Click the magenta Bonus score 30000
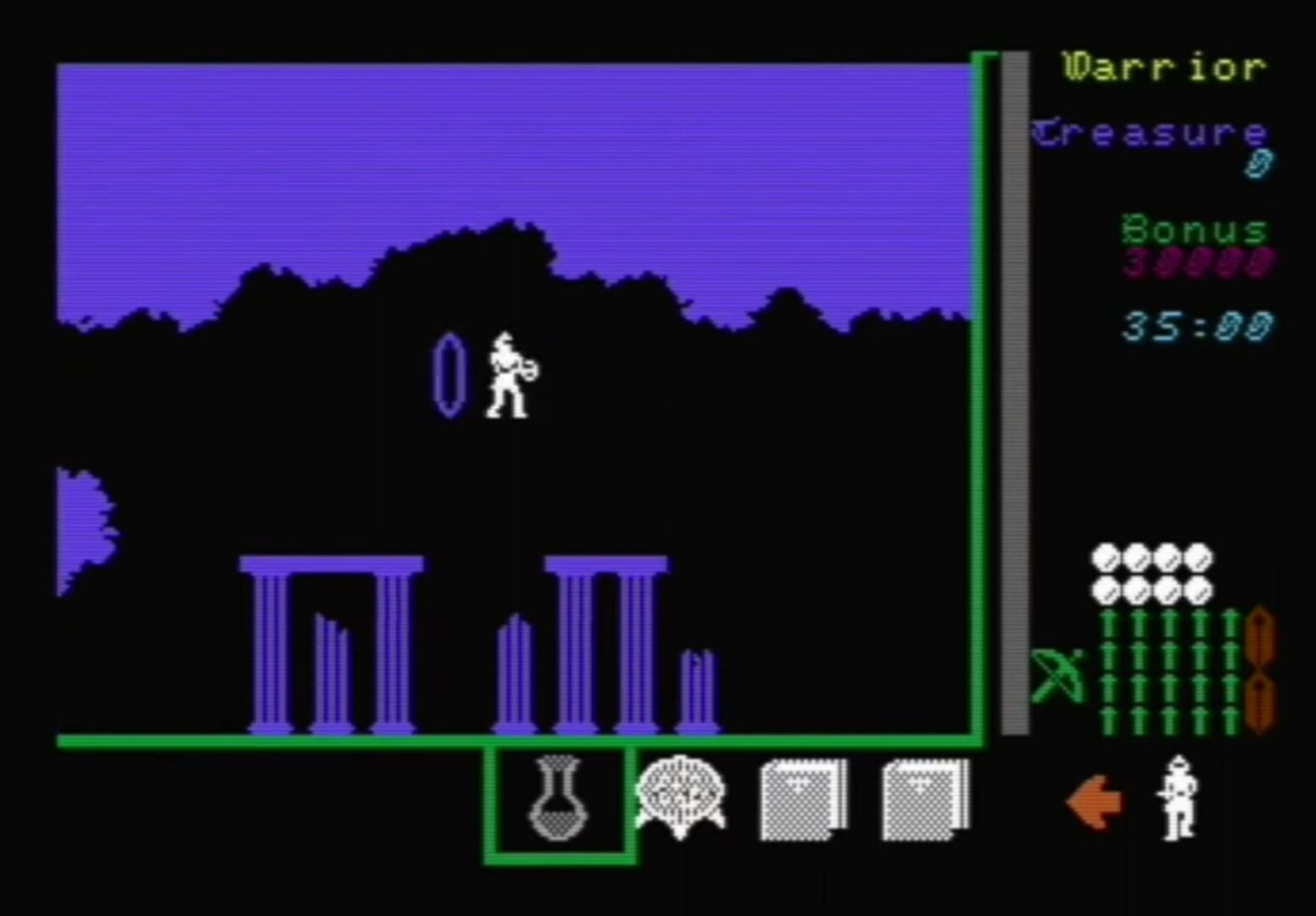Screen dimensions: 1316x916 tap(1196, 264)
